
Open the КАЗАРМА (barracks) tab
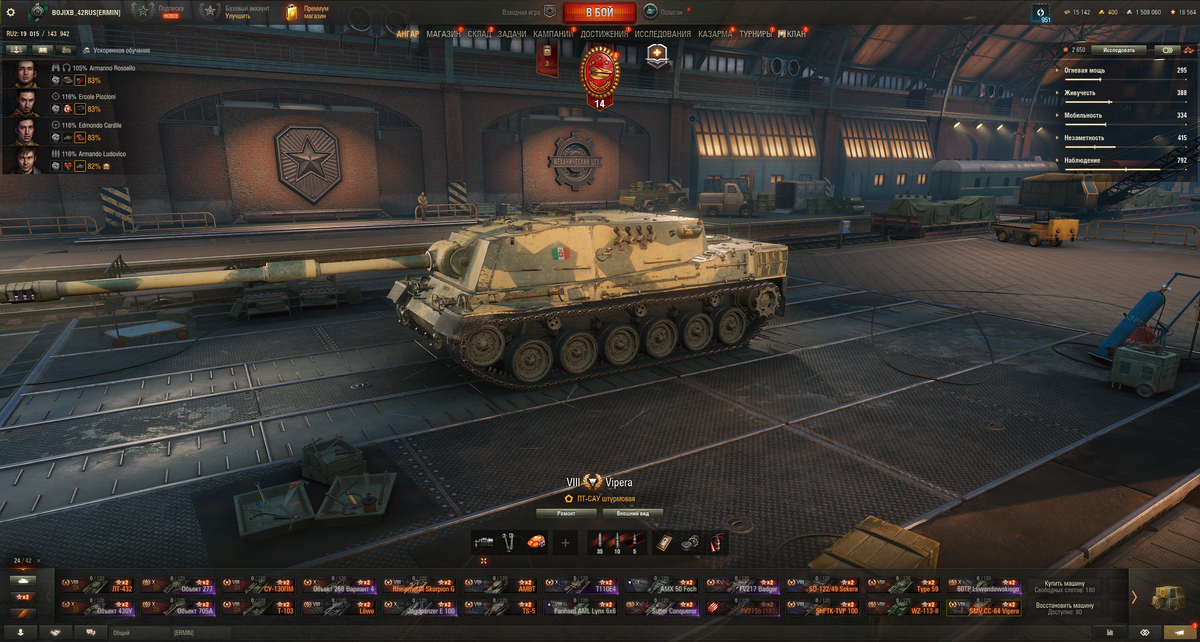715,34
